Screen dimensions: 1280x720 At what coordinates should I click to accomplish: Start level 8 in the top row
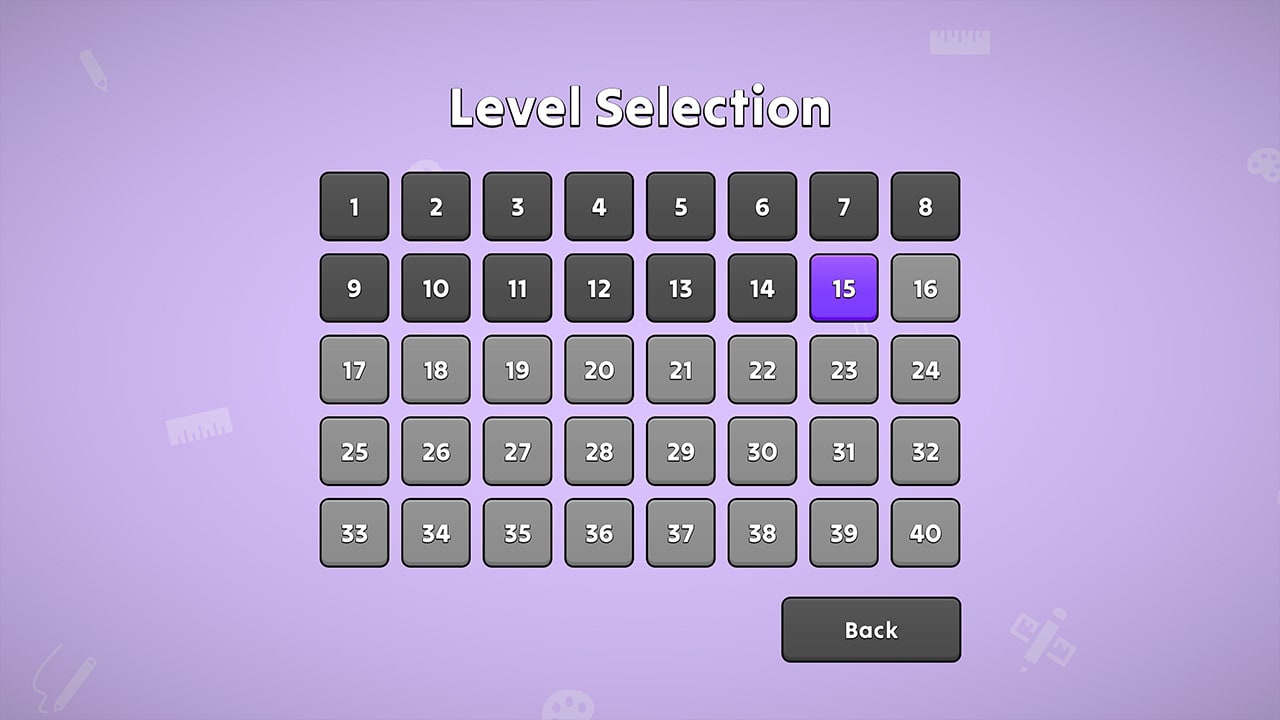925,207
